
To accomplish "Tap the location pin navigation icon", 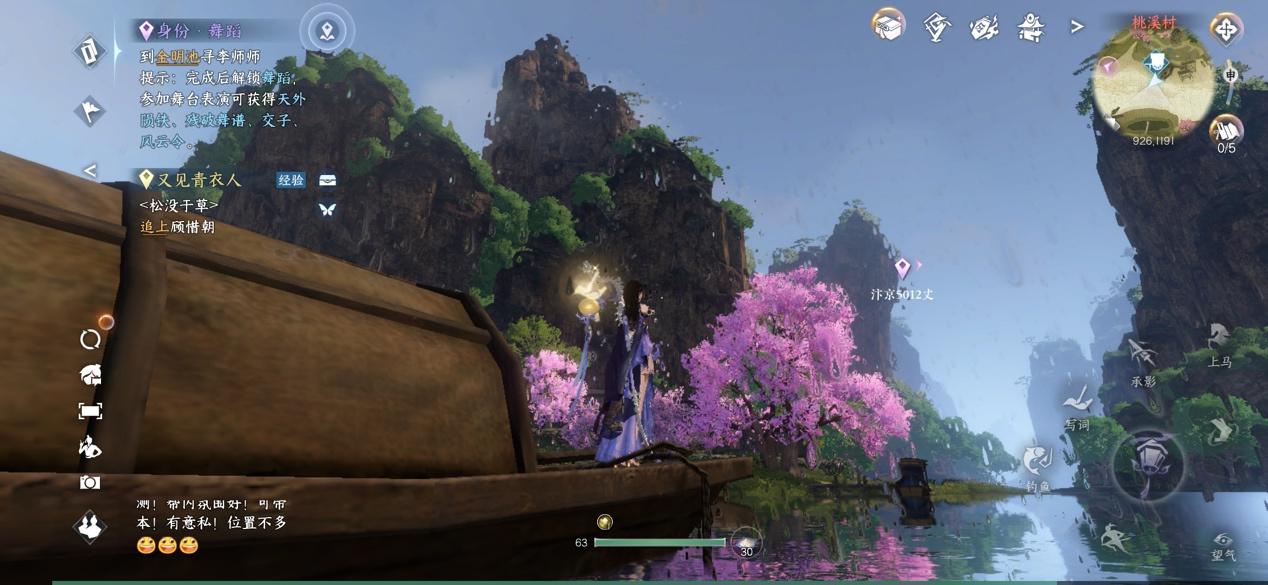I will click(x=327, y=31).
